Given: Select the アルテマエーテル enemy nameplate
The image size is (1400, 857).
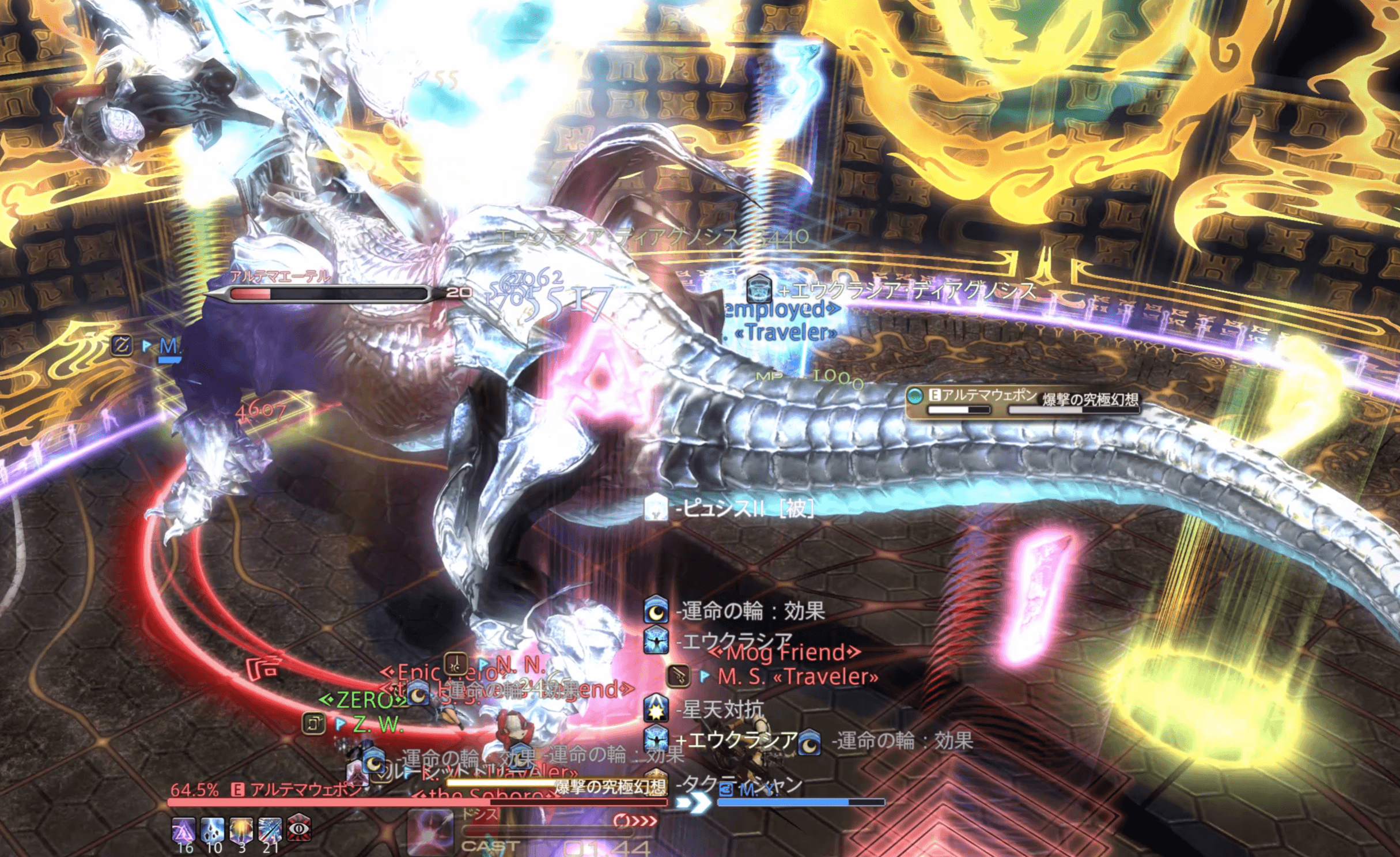Looking at the screenshot, I should click(281, 277).
